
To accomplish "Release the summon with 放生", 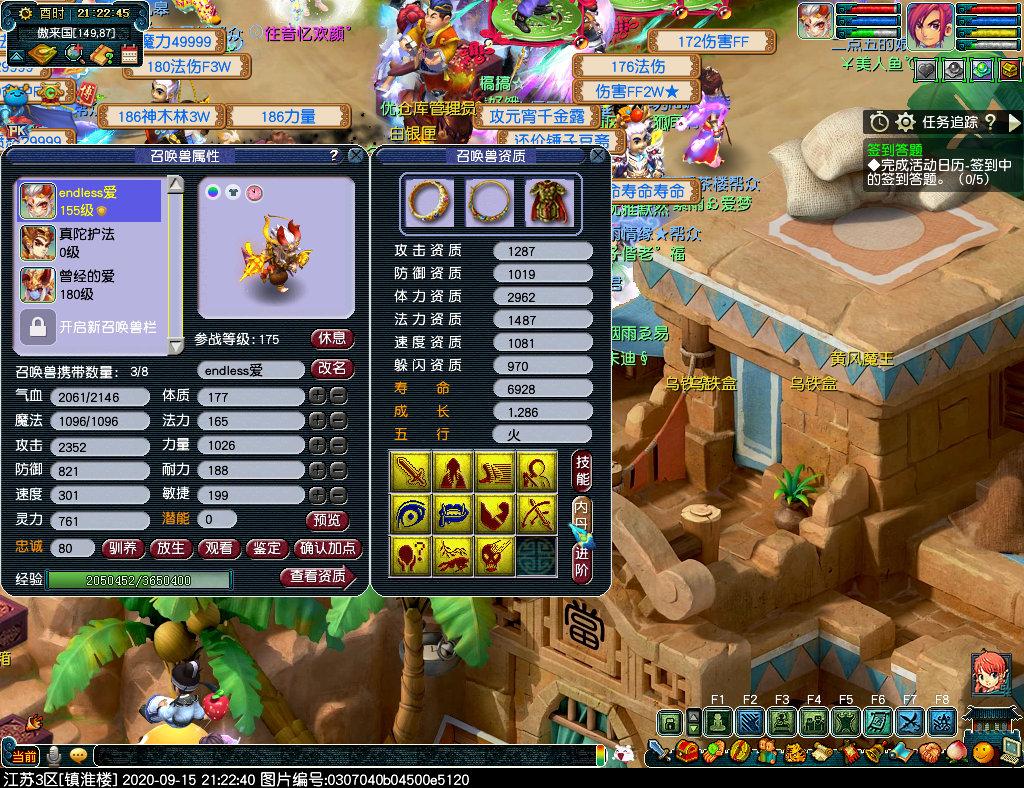I will click(x=170, y=548).
